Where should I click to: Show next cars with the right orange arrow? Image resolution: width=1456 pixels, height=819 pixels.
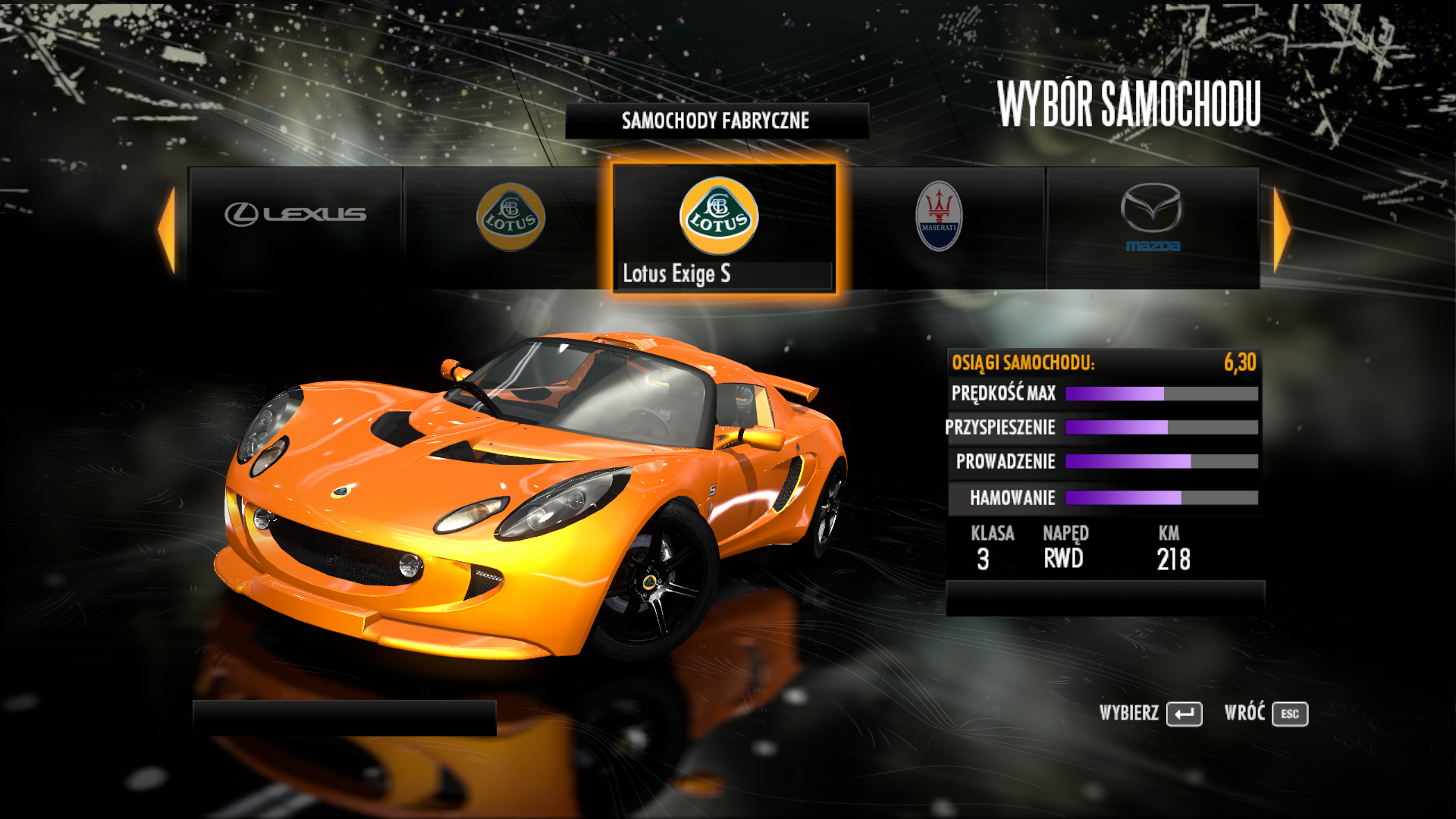[x=1281, y=229]
